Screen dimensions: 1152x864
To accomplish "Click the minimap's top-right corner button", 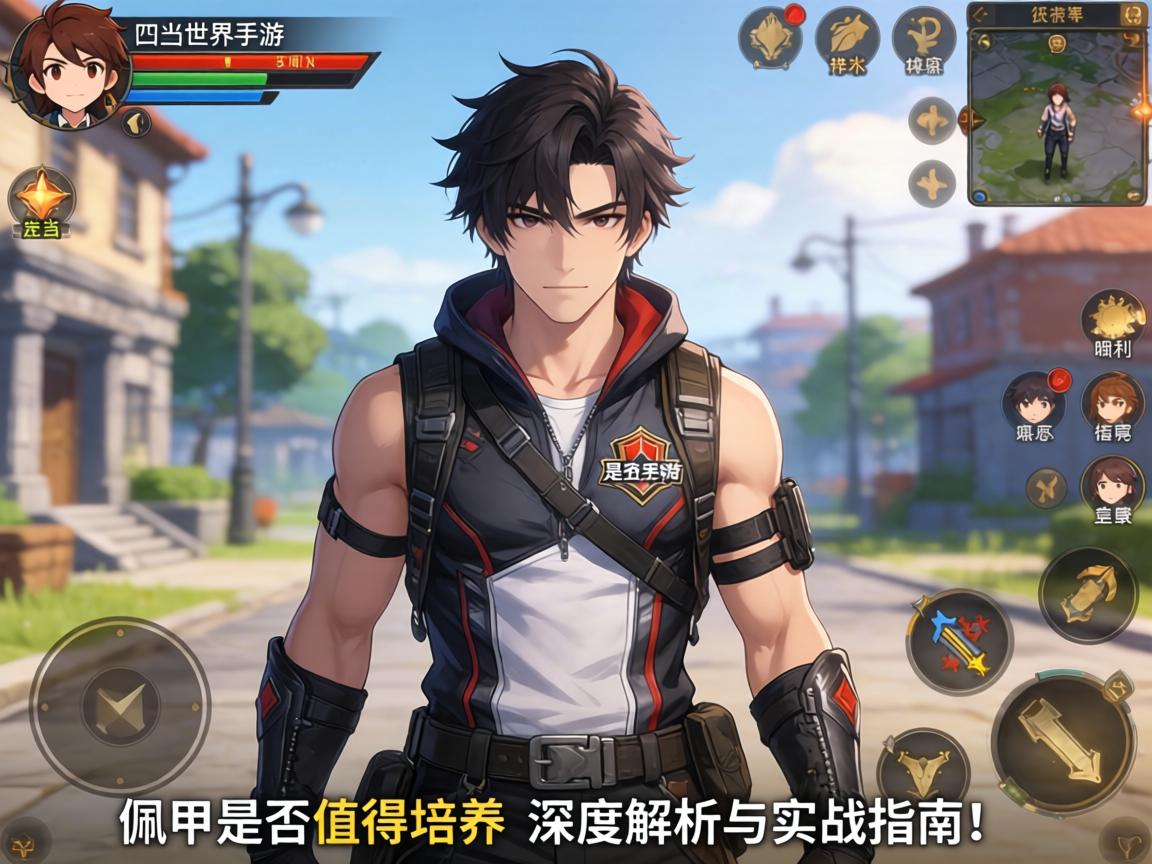I will [x=1132, y=15].
